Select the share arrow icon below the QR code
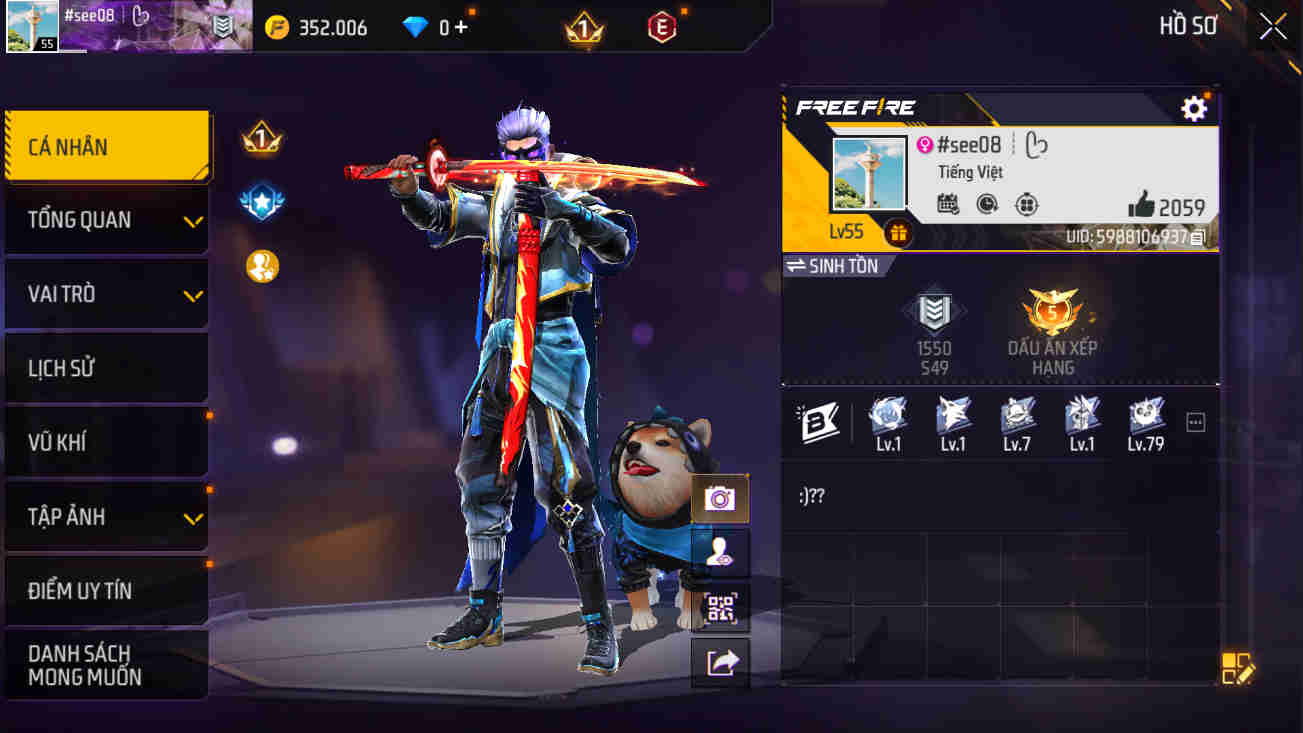 point(719,661)
